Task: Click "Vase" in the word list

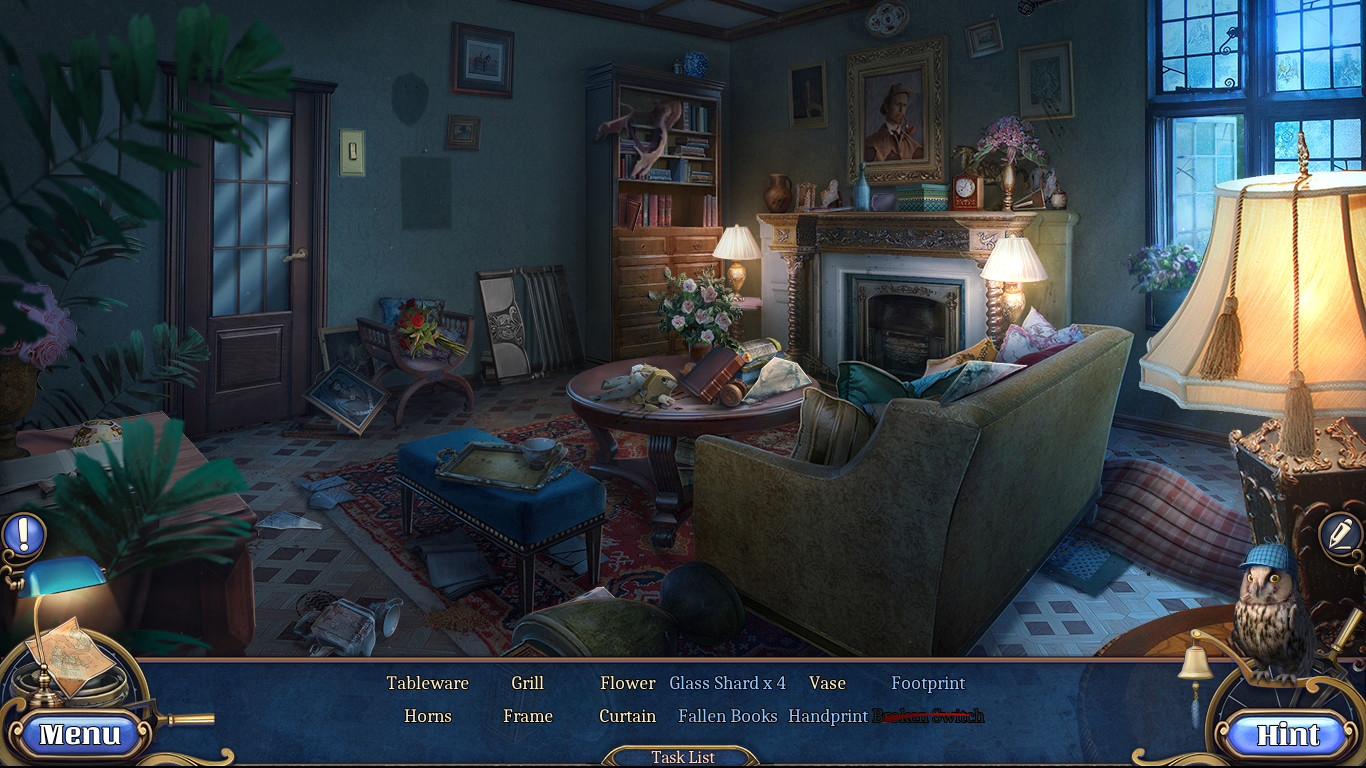Action: click(828, 683)
